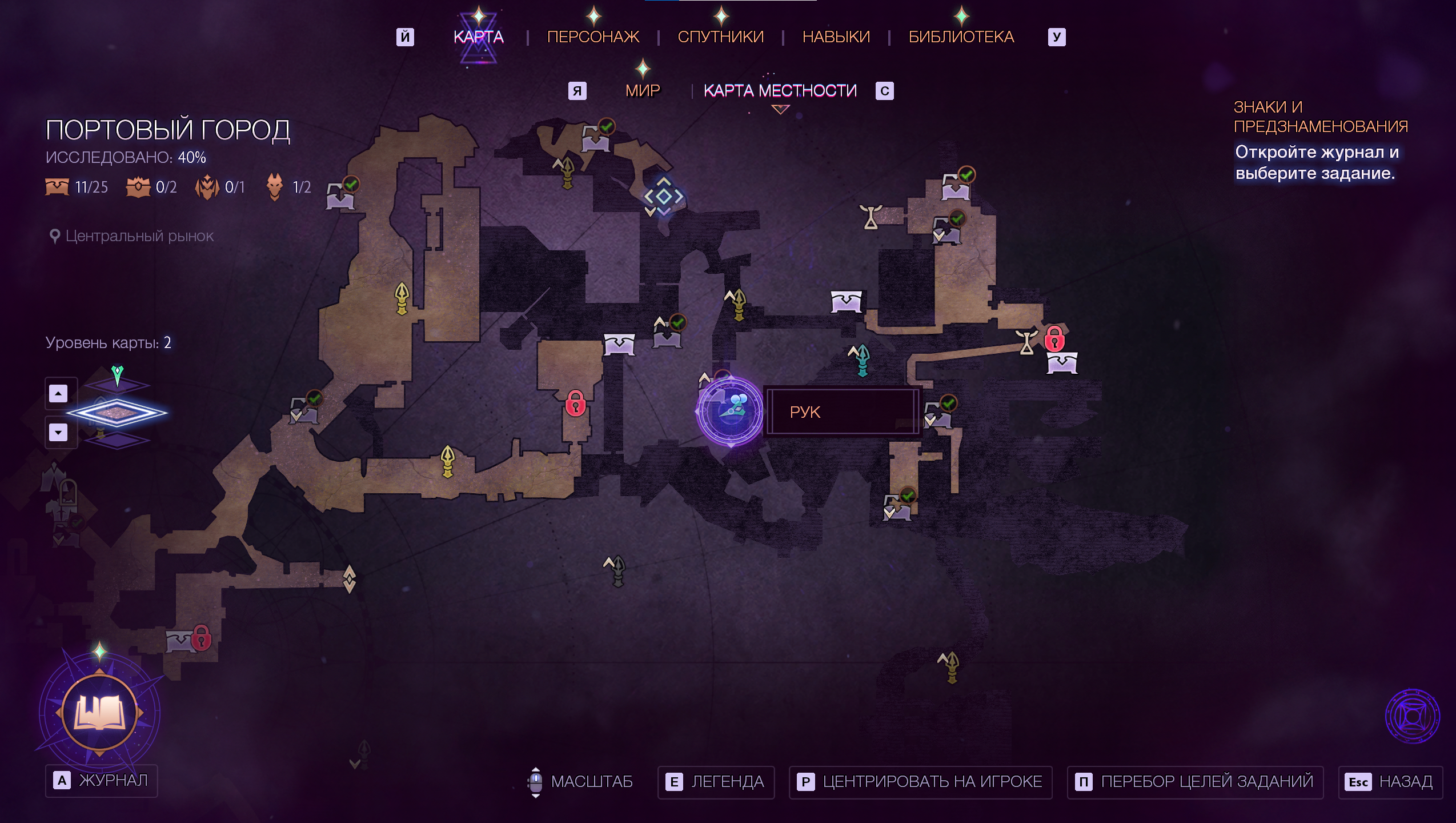
Task: Select the teal upgrade marker on the map
Action: [x=861, y=360]
